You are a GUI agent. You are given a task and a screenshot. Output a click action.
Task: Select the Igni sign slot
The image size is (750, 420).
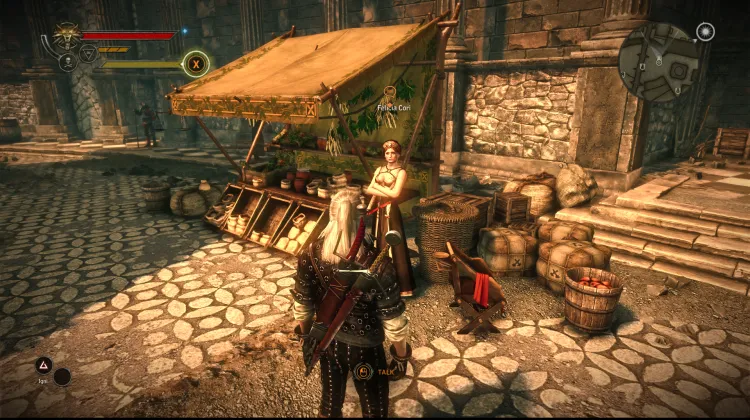tap(44, 366)
